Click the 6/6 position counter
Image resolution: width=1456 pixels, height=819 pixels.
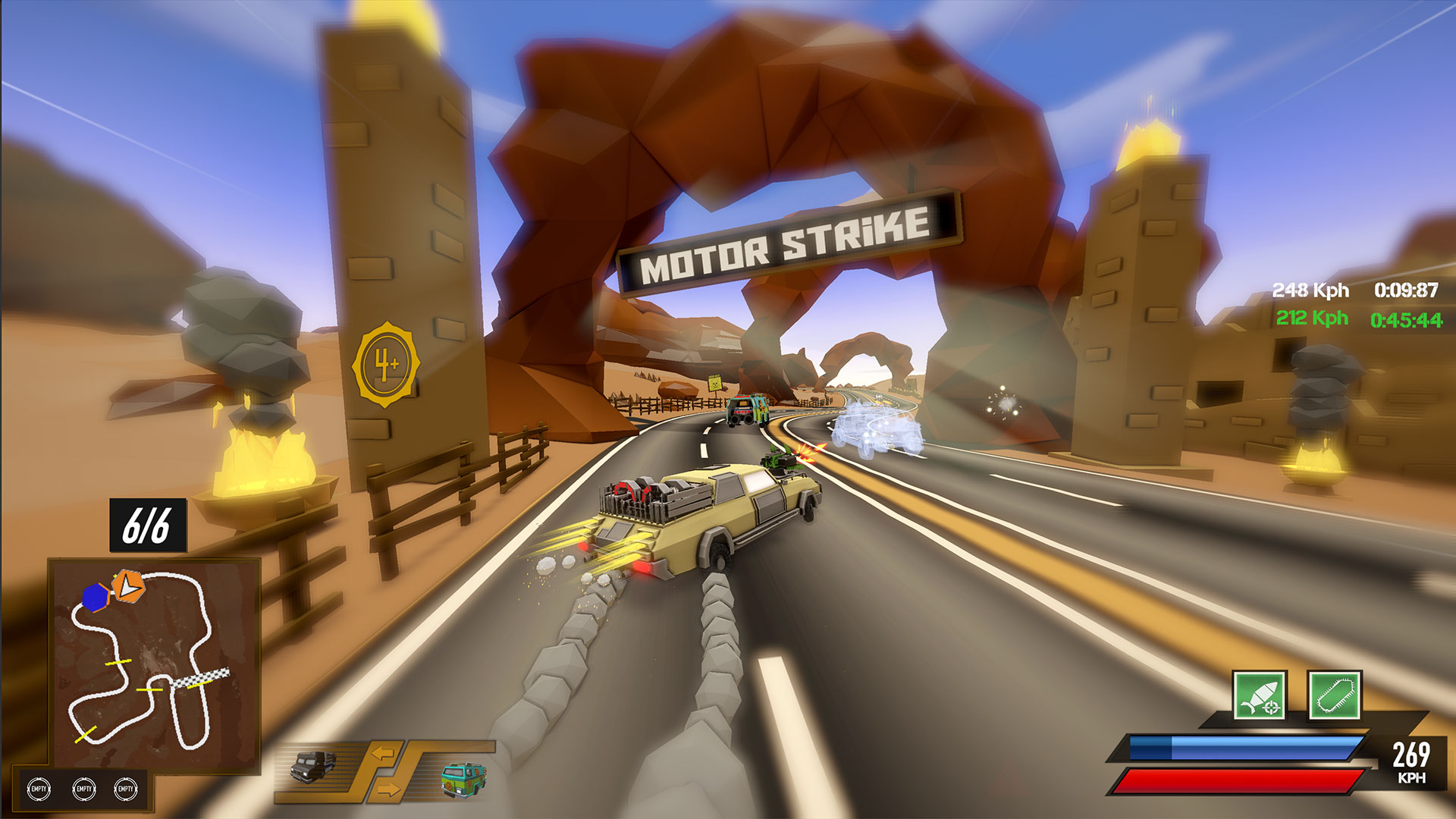tap(149, 523)
